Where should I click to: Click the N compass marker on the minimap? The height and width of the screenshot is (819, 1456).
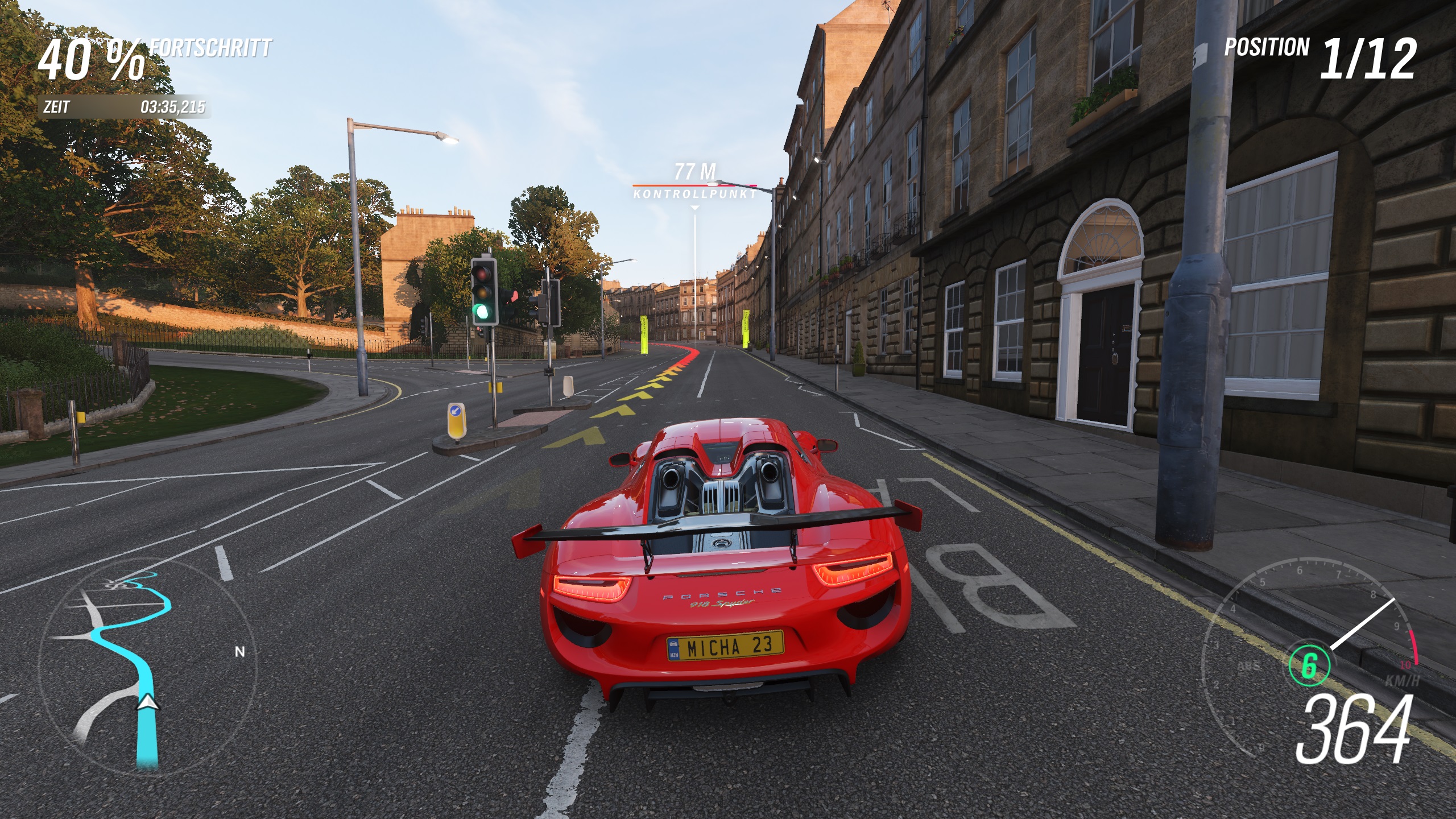coord(240,652)
